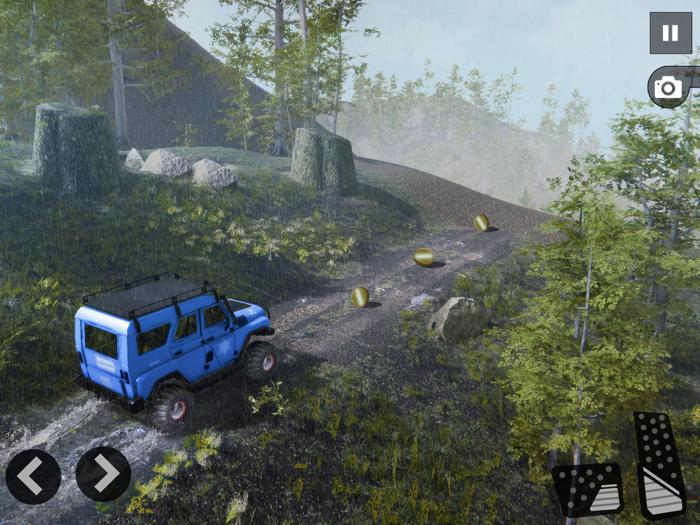Screen dimensions: 700x525
Task: Steer right with the right arrow
Action: pos(103,474)
